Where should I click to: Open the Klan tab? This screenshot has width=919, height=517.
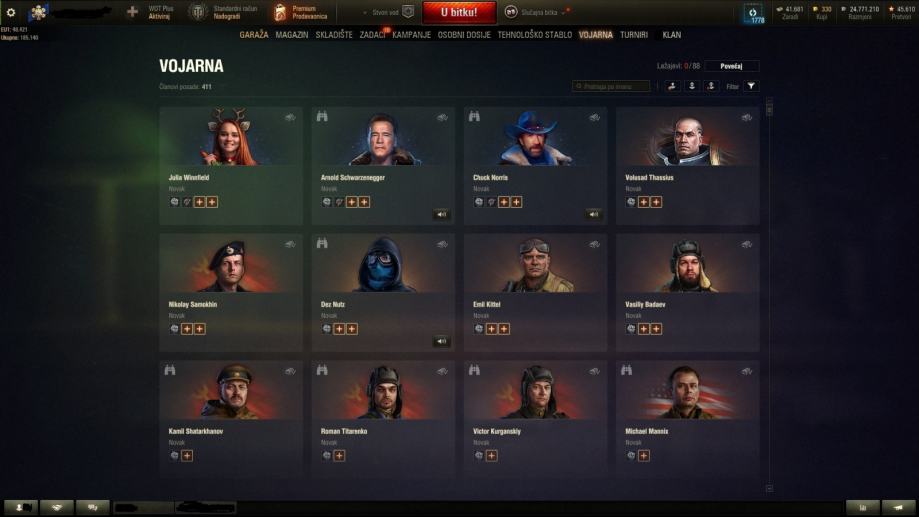click(x=672, y=35)
